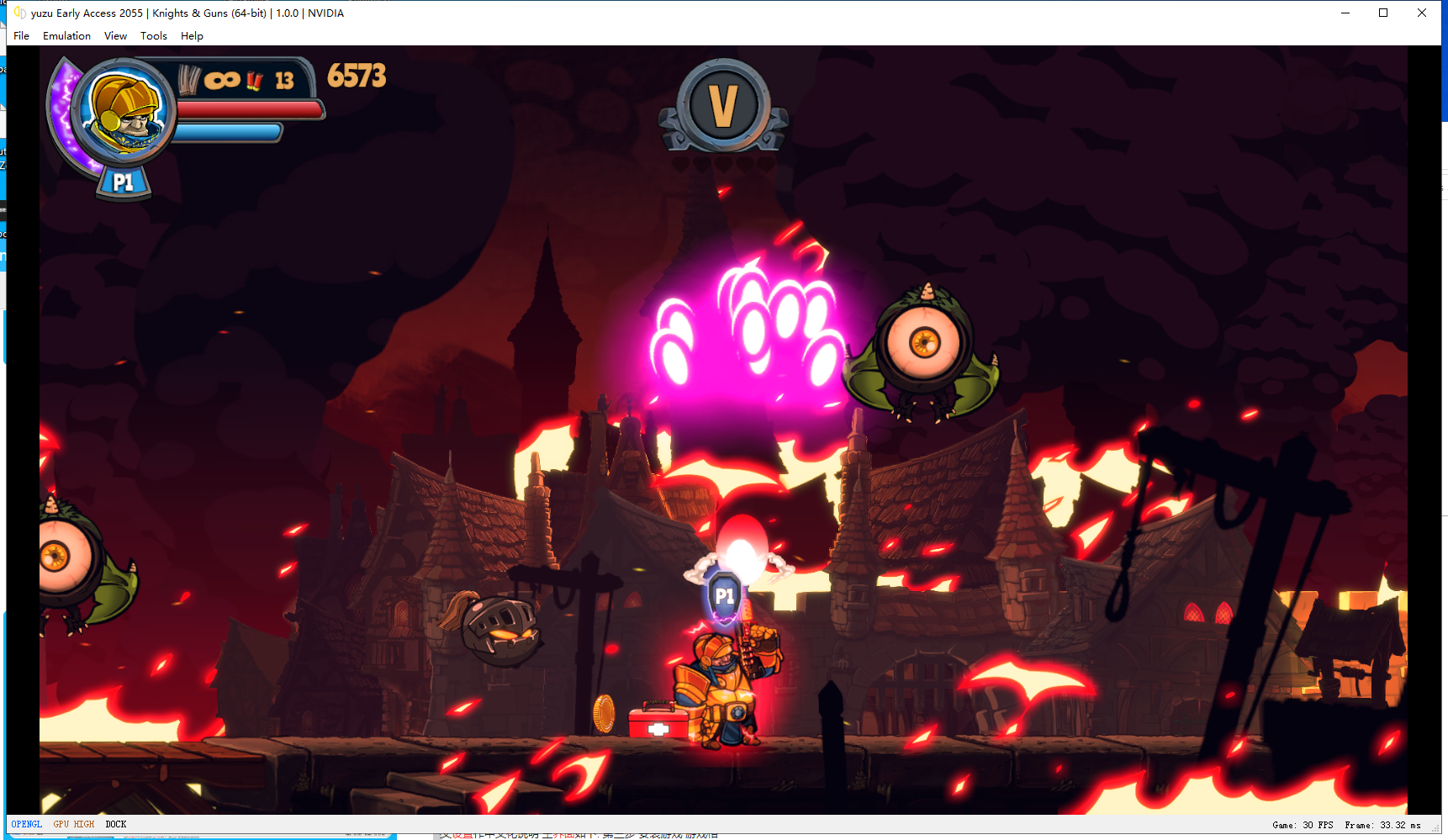The width and height of the screenshot is (1448, 840).
Task: Click the knight player portrait
Action: coord(124,112)
